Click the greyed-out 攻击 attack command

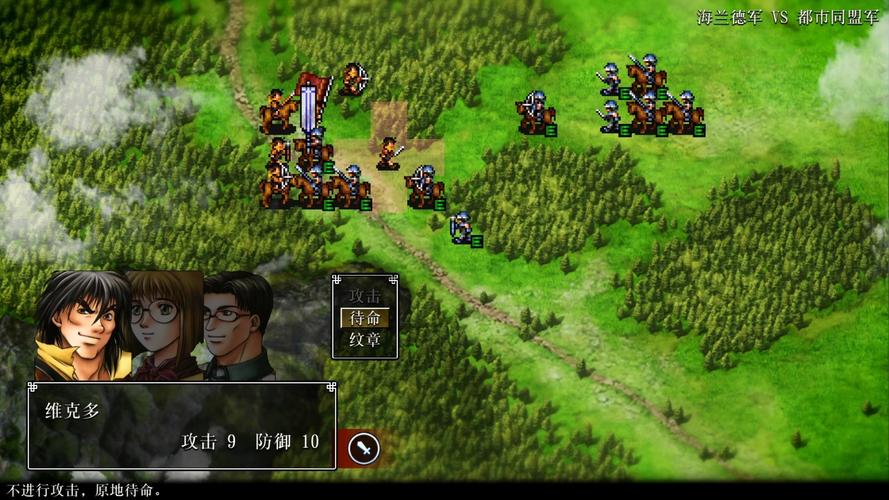[365, 296]
